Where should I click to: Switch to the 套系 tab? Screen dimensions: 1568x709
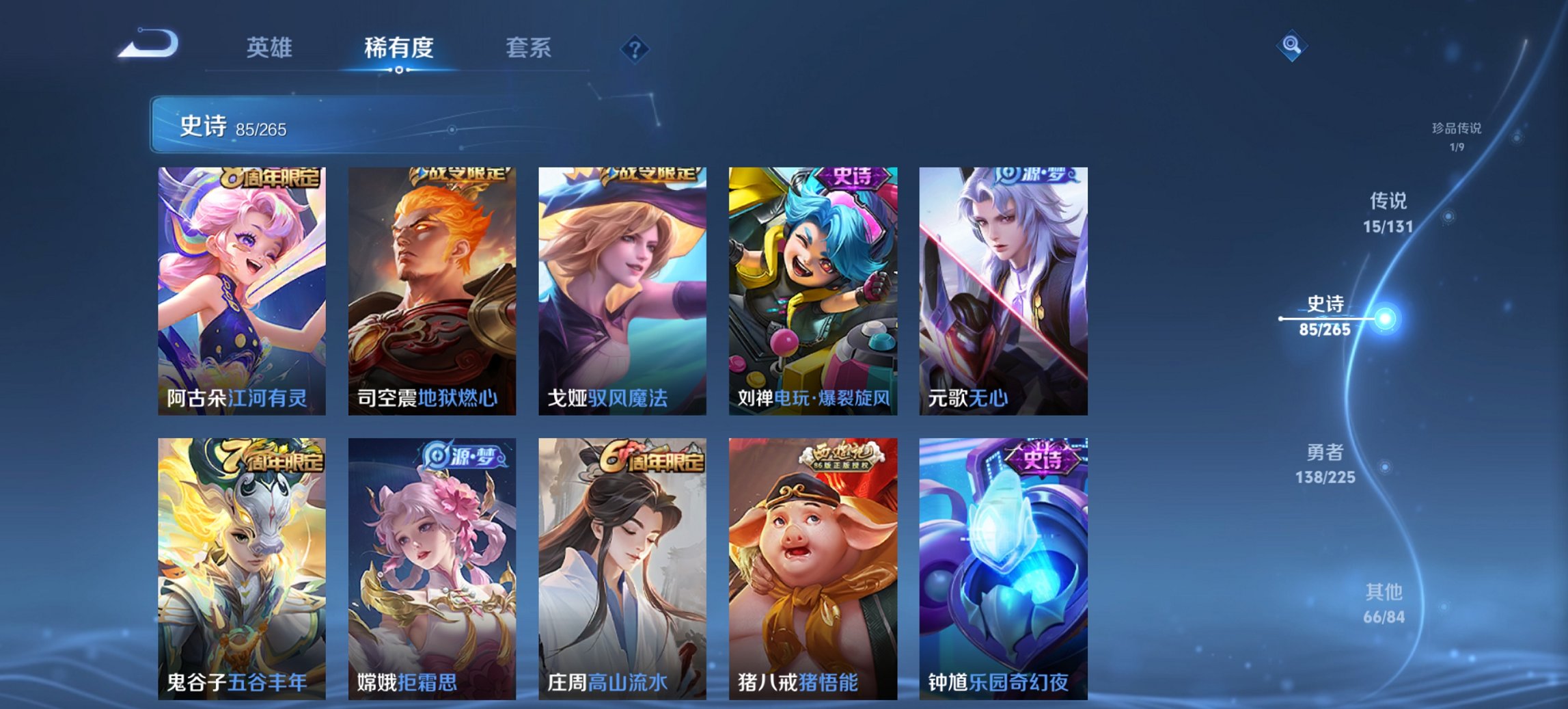point(529,49)
